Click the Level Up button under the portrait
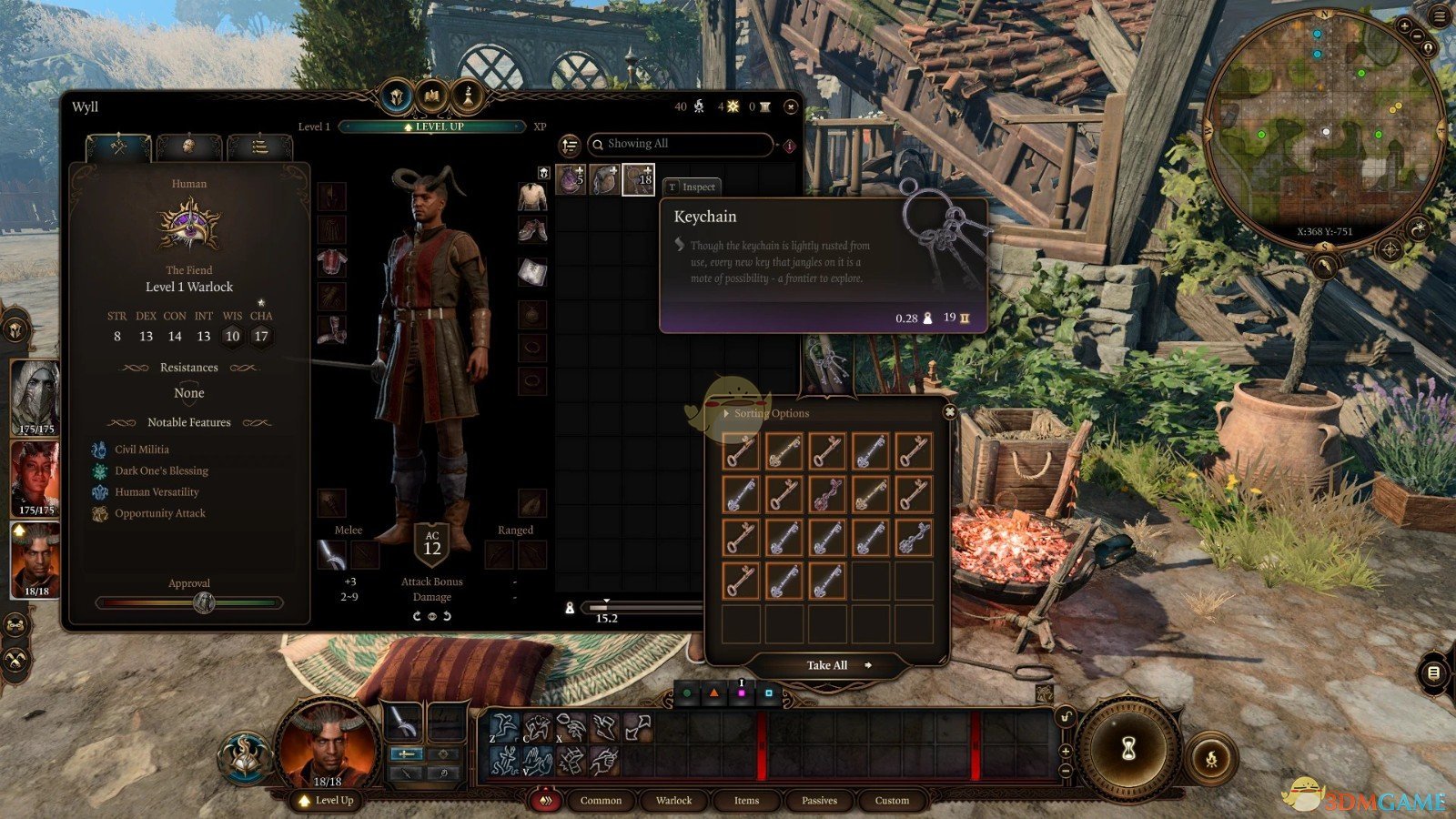This screenshot has height=819, width=1456. coord(327,801)
